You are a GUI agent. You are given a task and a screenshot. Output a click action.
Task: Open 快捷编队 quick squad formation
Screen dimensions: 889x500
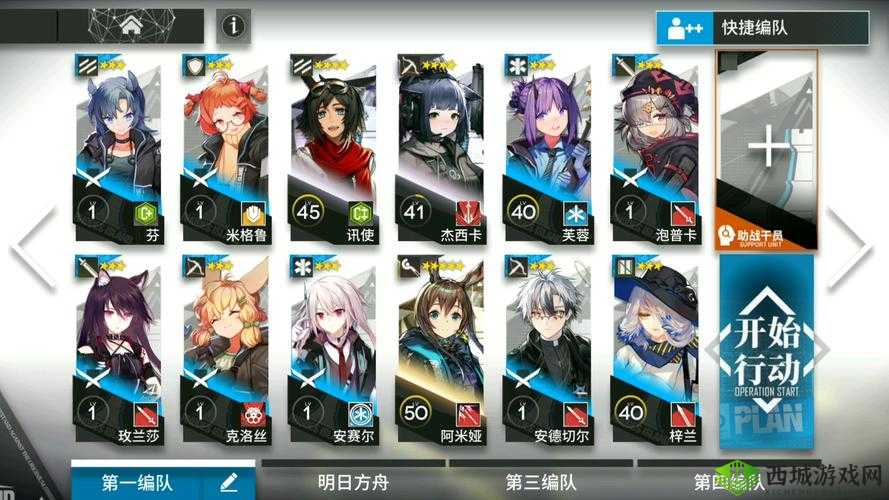tap(762, 27)
